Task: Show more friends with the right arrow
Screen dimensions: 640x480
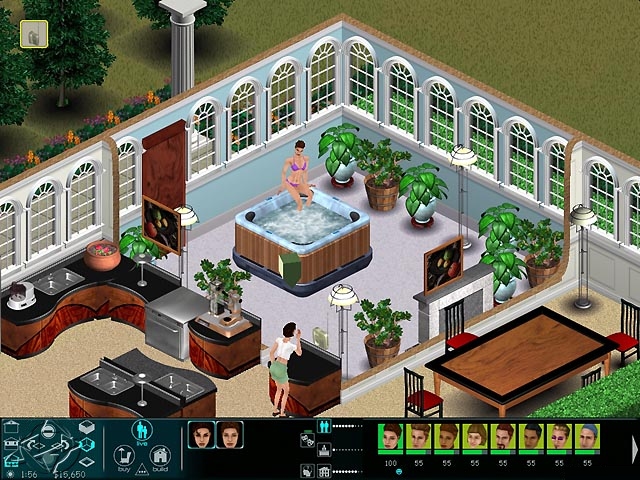Action: click(634, 439)
